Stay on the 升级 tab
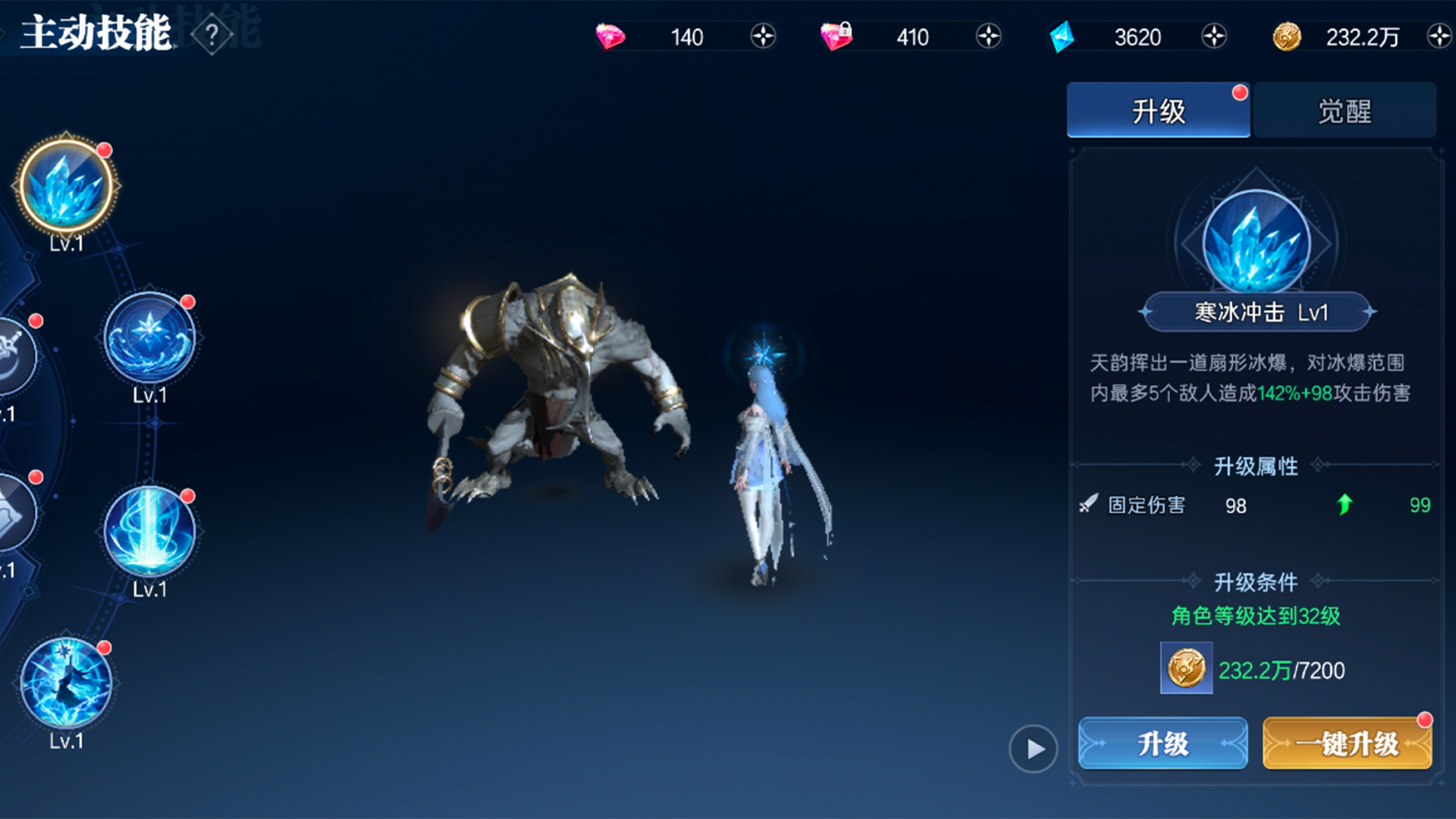 pyautogui.click(x=1159, y=109)
